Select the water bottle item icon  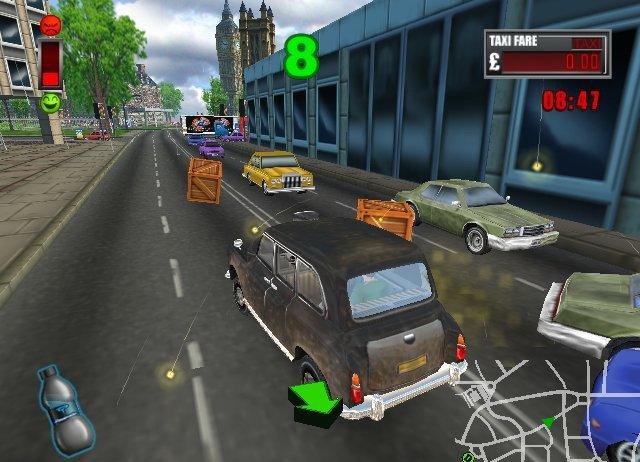coord(65,408)
